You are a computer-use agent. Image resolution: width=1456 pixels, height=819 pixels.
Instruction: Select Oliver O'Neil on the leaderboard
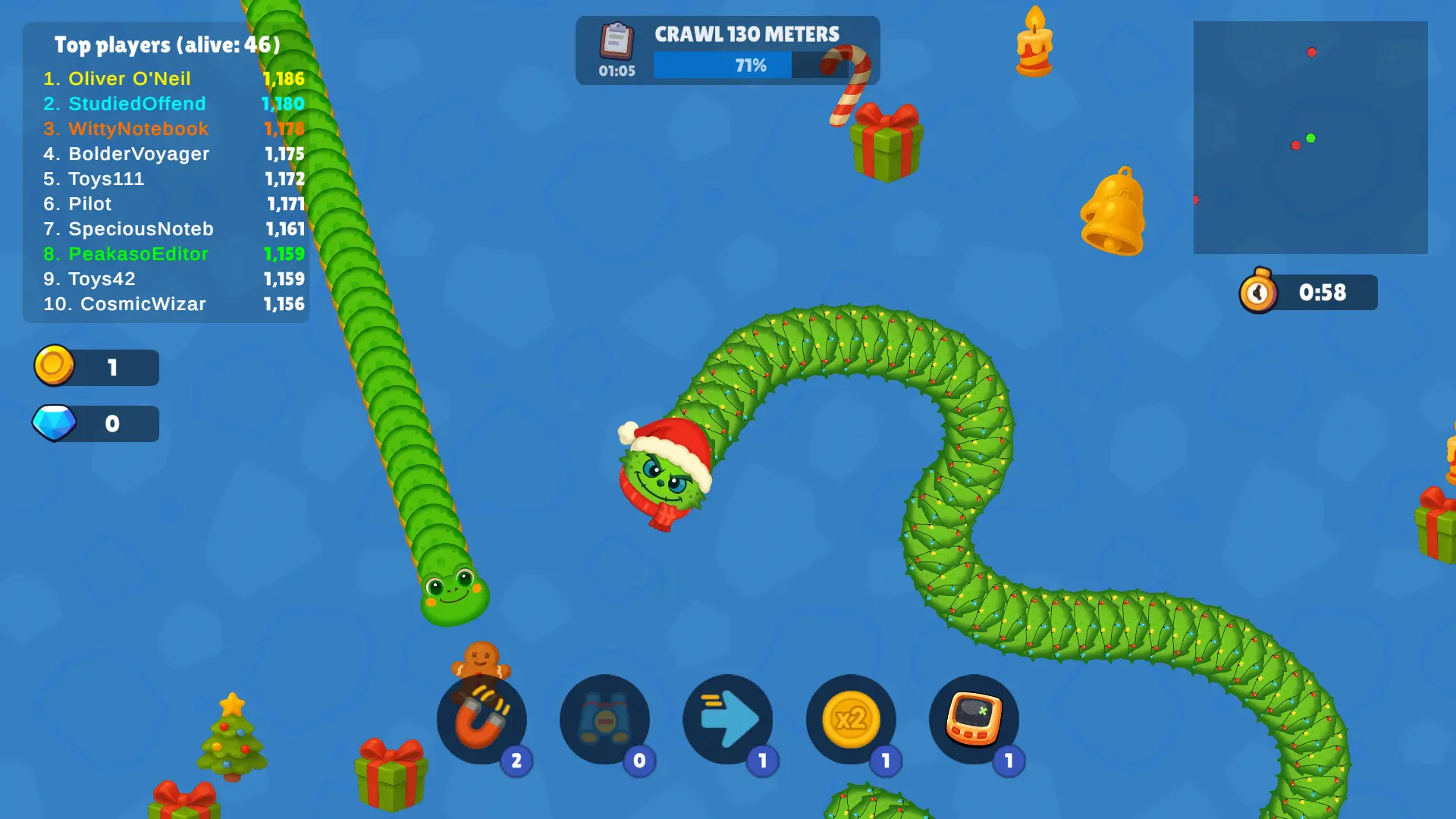[x=129, y=78]
